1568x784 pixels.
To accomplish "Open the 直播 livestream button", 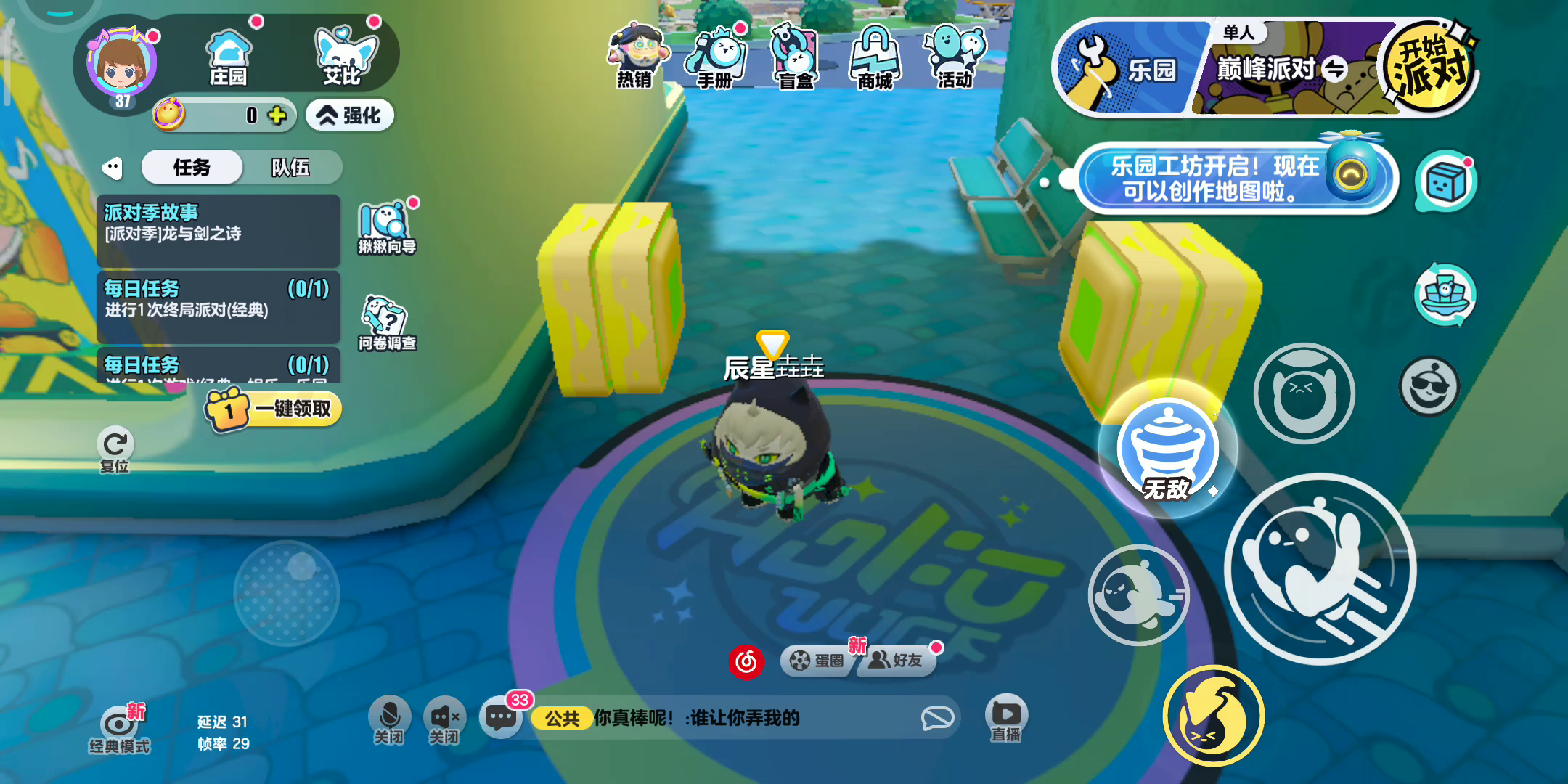I will pos(1006,719).
